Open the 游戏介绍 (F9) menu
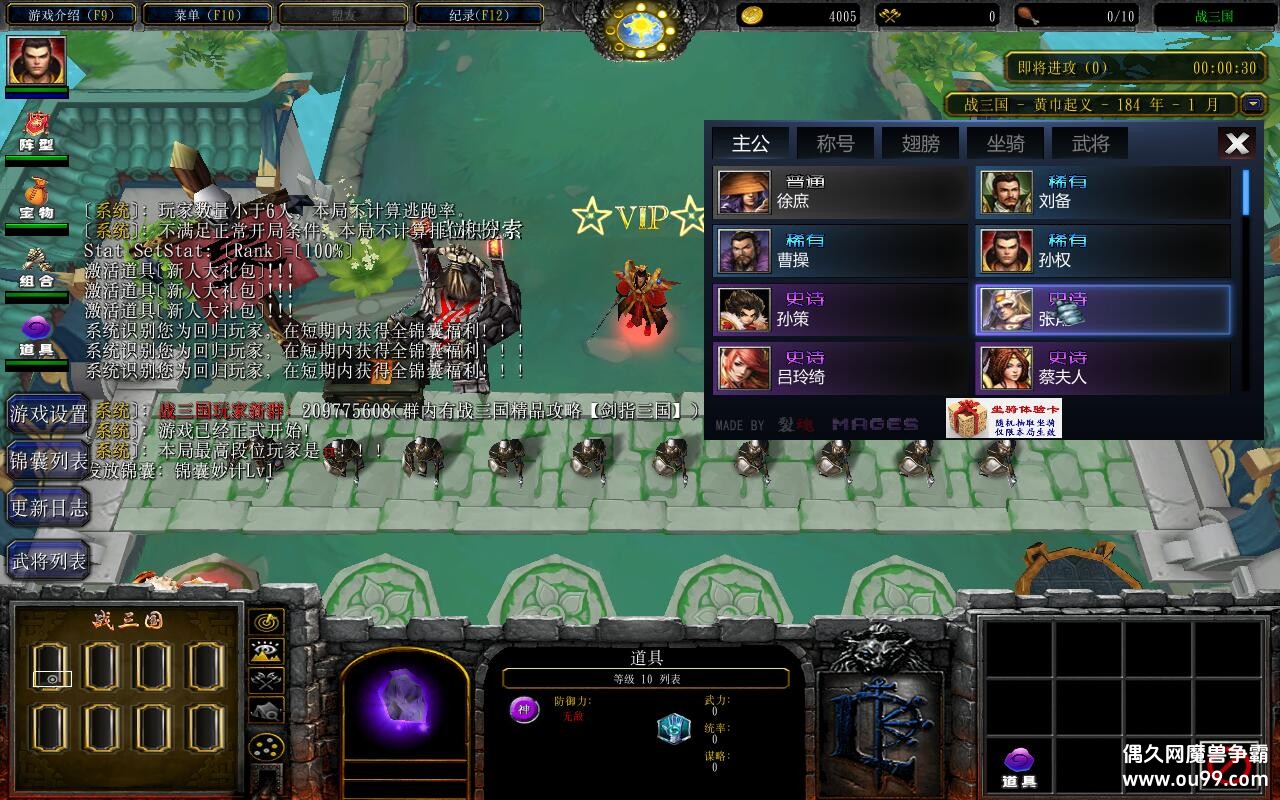 coord(69,15)
